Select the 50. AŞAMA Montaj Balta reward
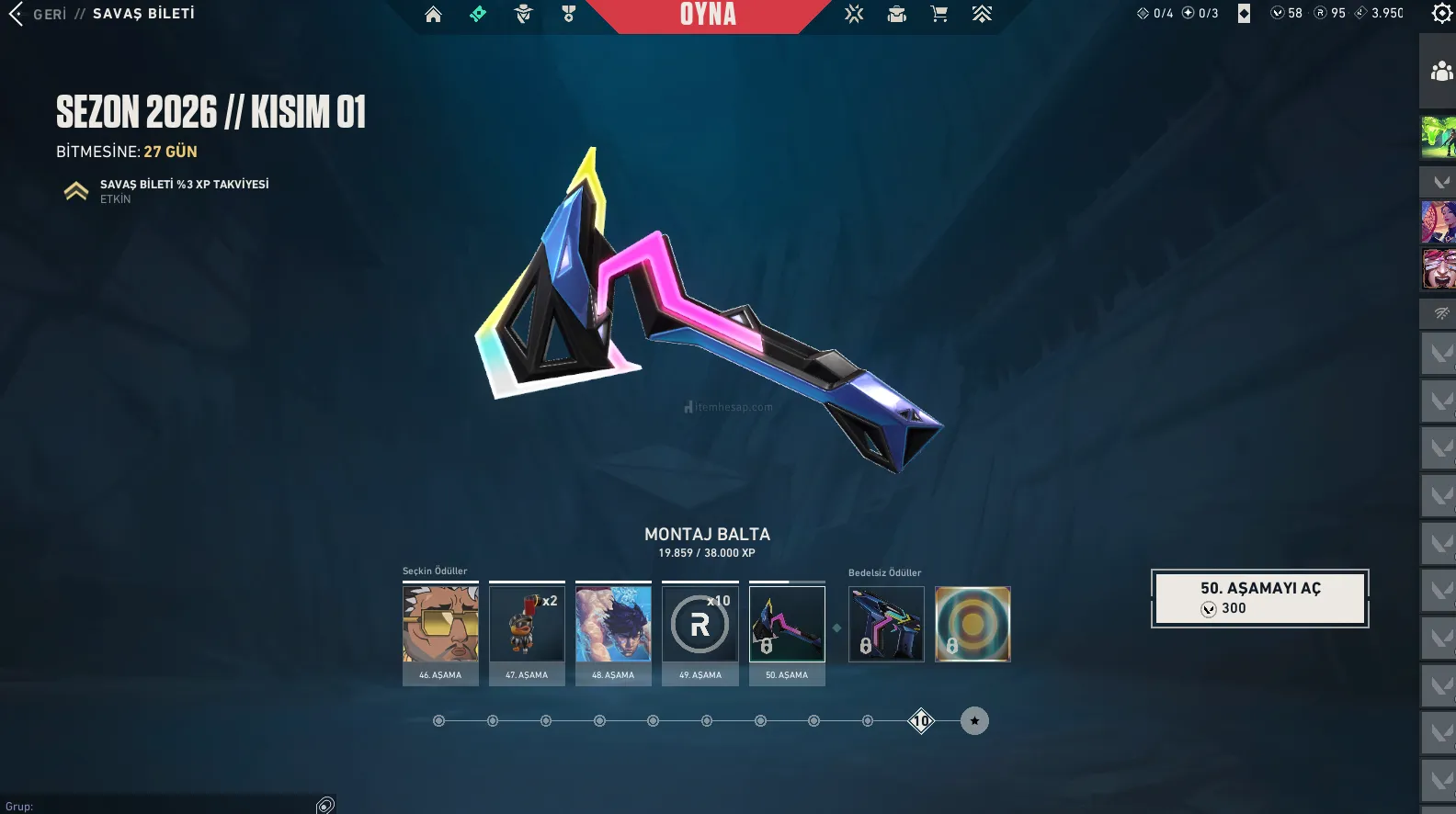 pyautogui.click(x=787, y=625)
